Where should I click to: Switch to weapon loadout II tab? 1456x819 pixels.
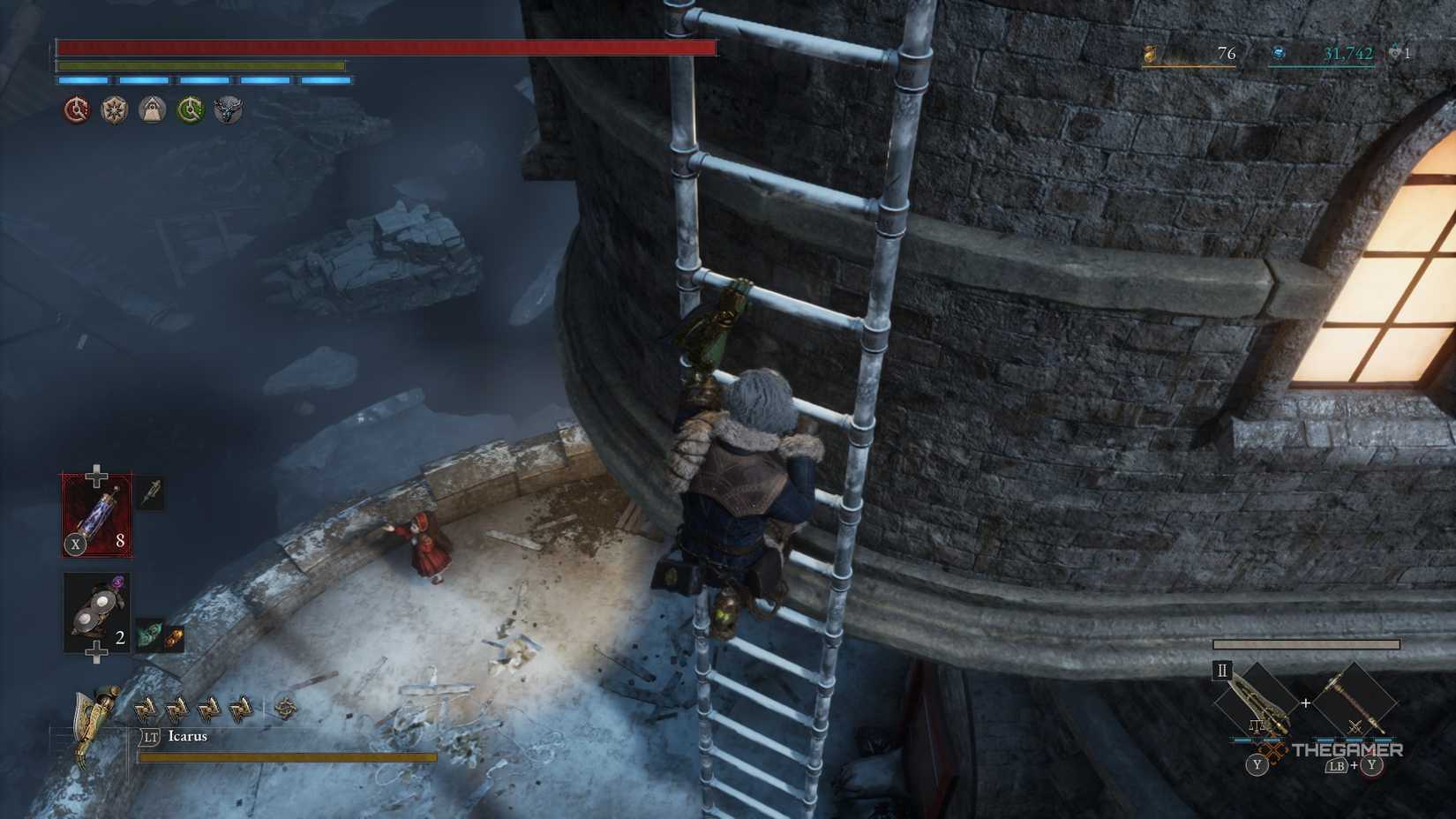tap(1221, 672)
